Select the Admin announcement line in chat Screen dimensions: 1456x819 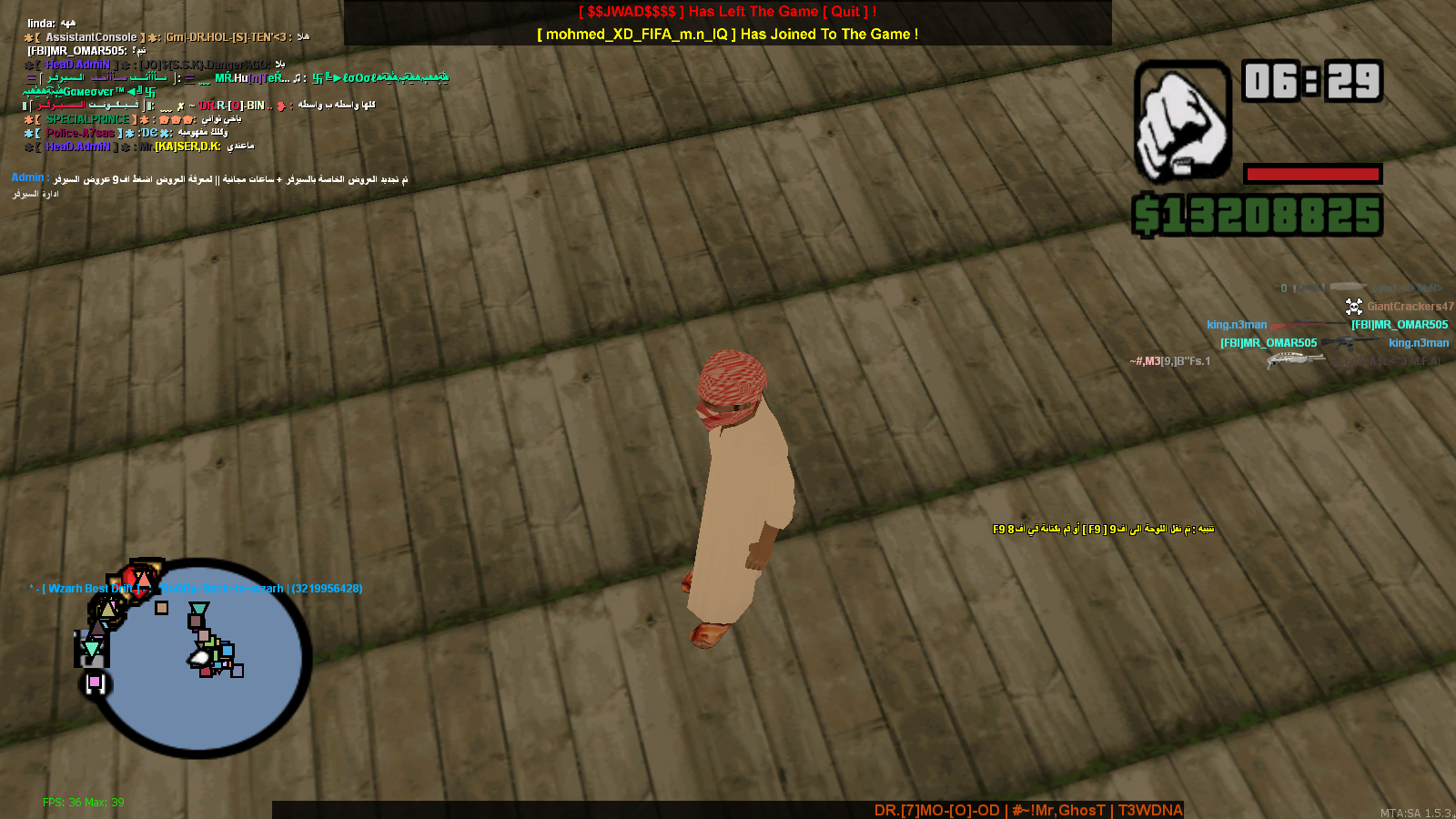[x=209, y=179]
